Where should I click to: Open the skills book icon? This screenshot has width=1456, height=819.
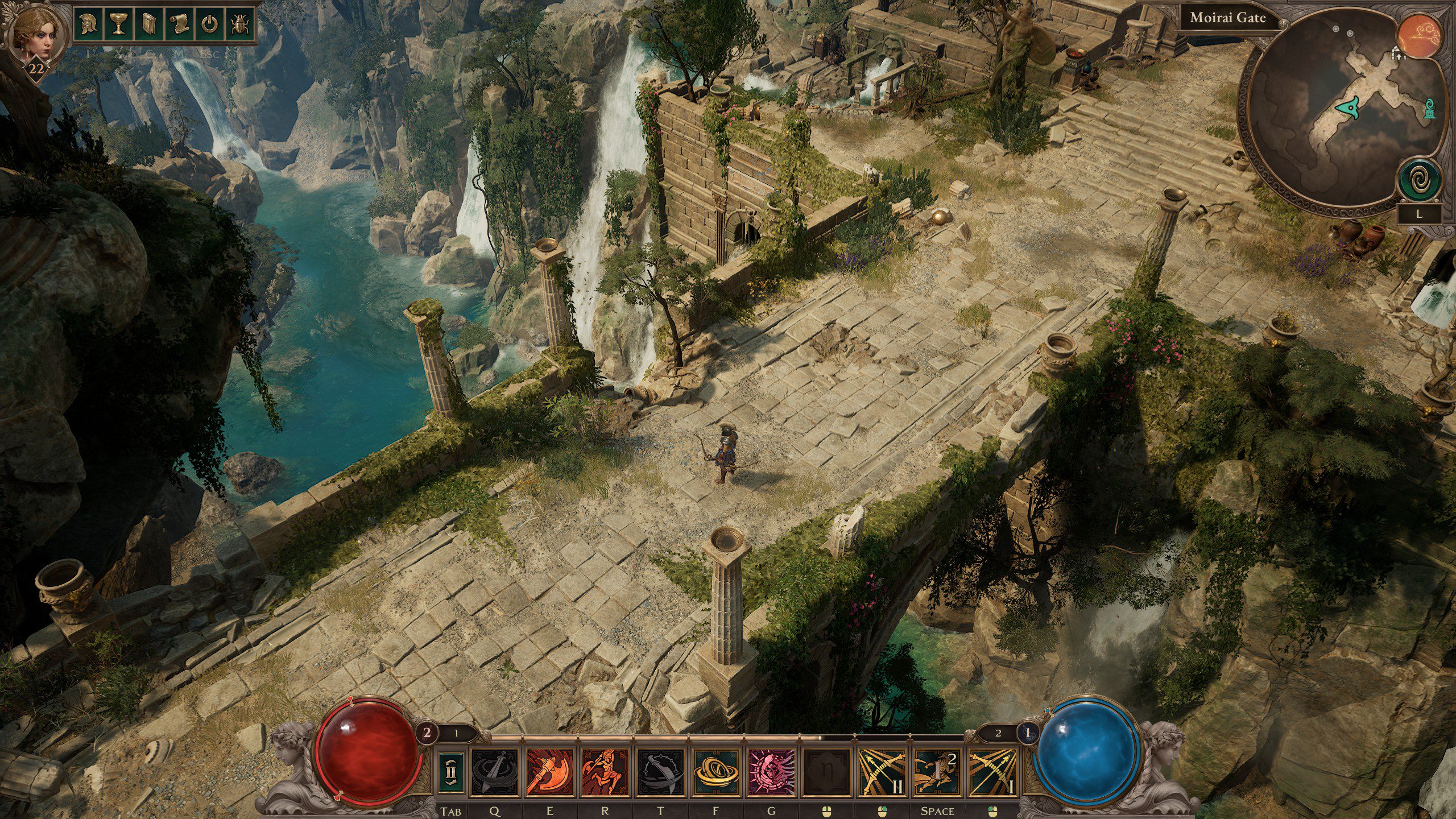(147, 23)
